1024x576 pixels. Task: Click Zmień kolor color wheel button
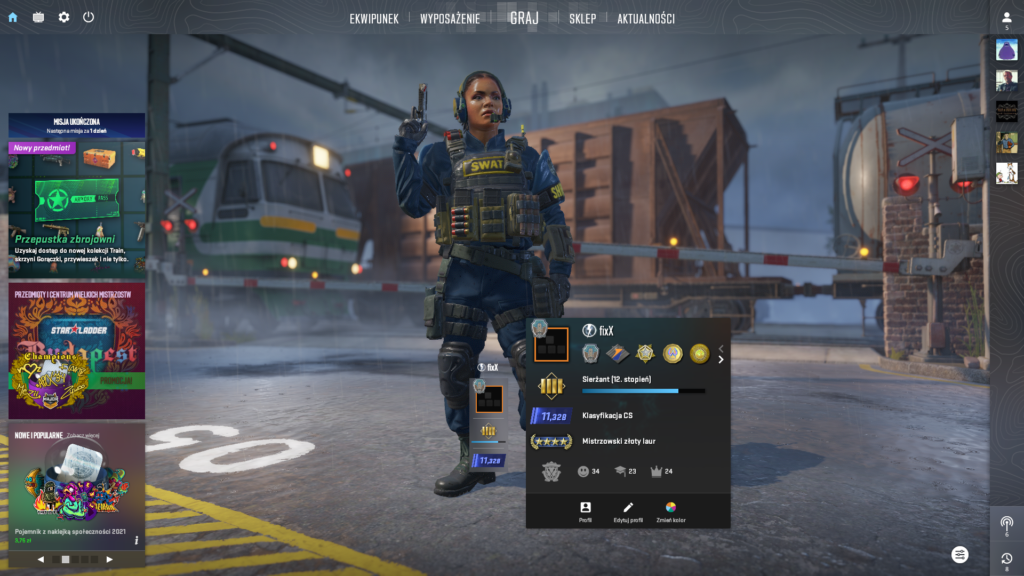coord(671,511)
